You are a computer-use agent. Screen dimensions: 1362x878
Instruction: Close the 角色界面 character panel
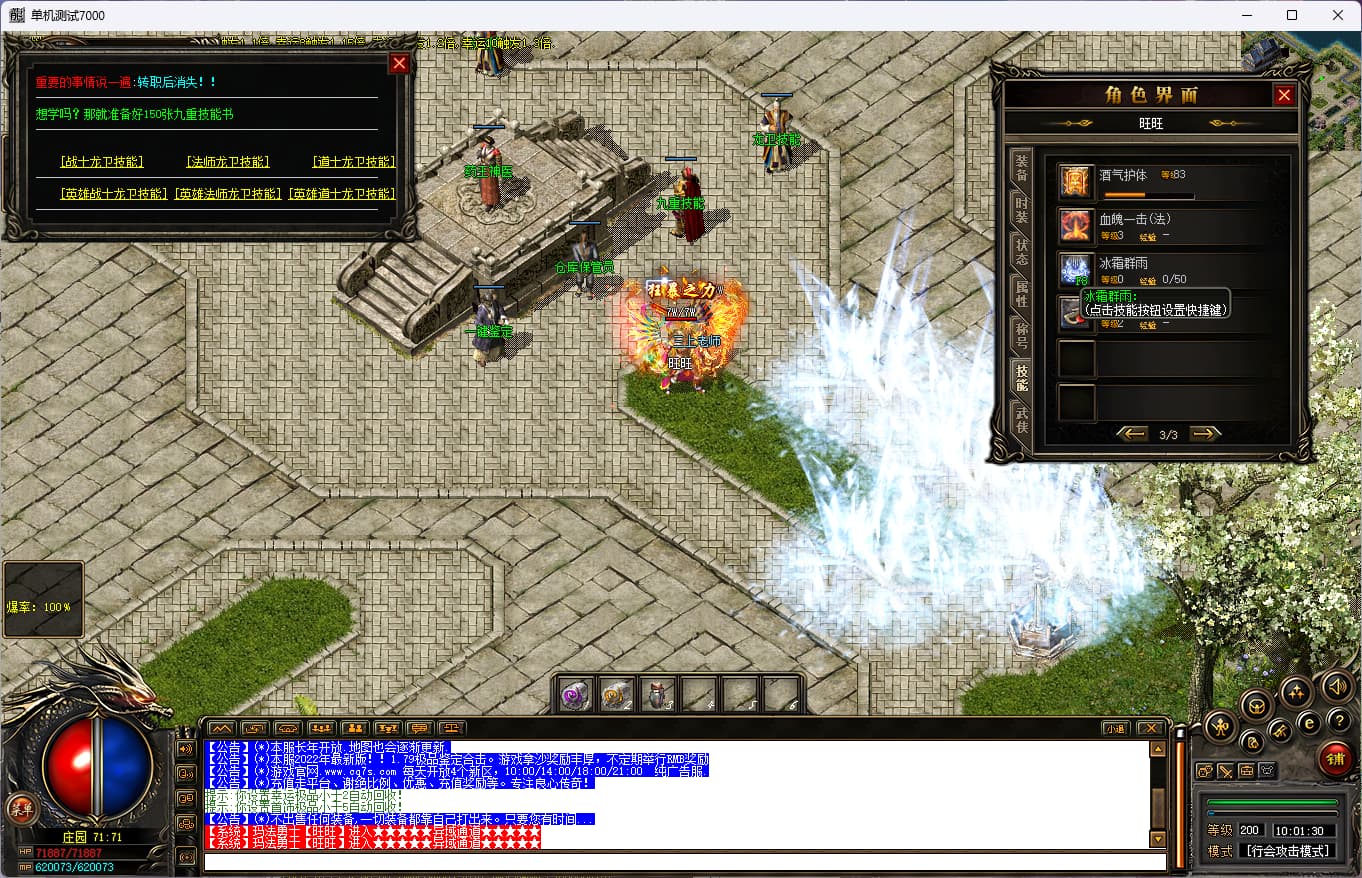(x=1284, y=95)
